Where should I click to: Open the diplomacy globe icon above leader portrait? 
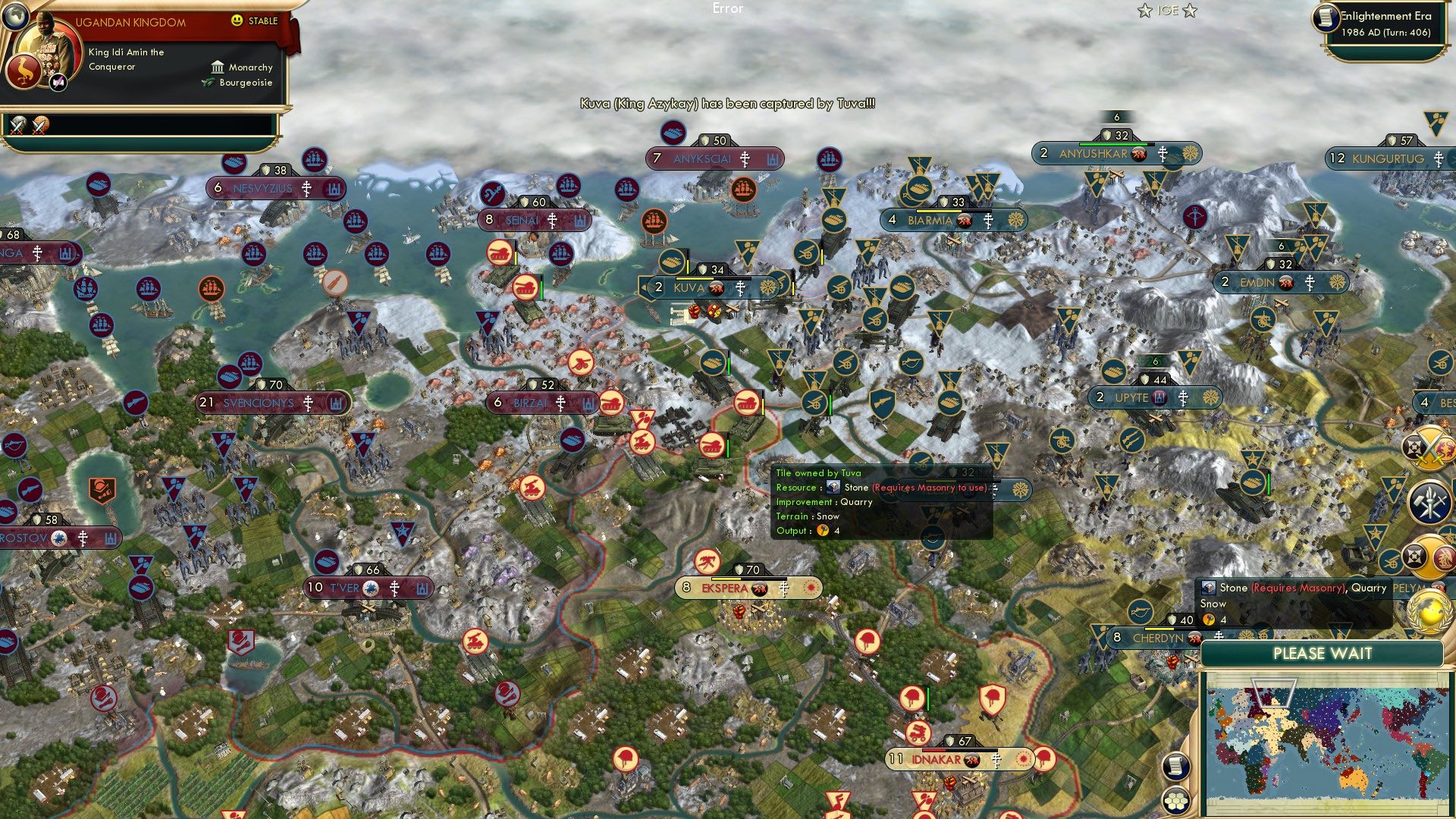(16, 17)
